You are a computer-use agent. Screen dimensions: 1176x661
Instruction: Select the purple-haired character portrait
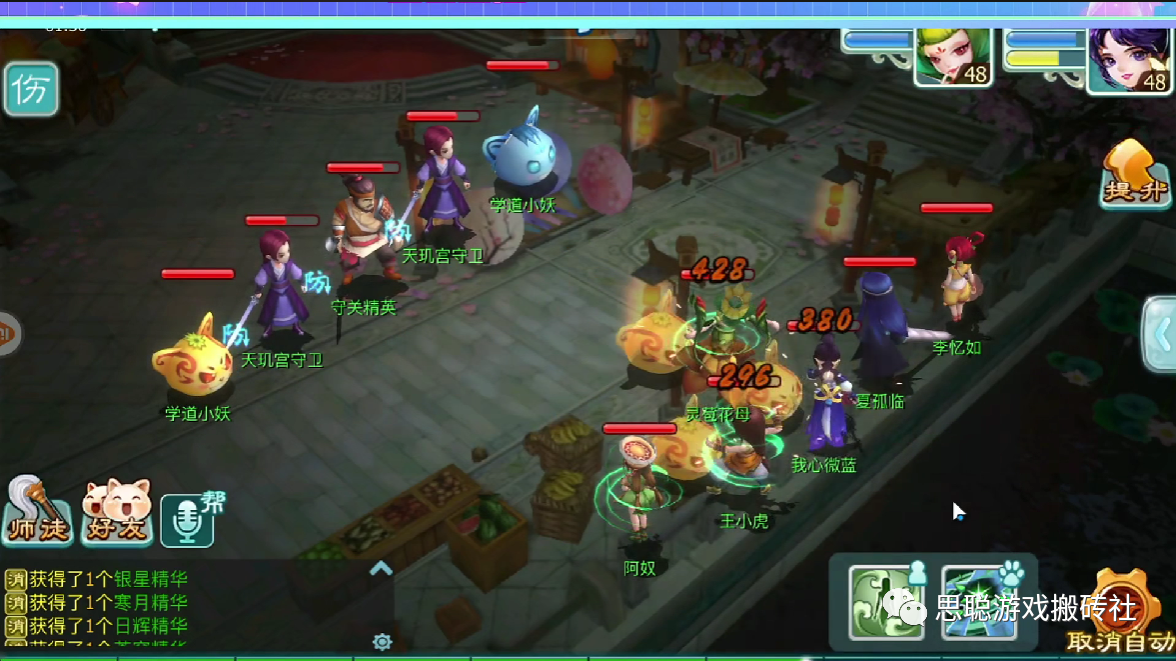click(1128, 60)
